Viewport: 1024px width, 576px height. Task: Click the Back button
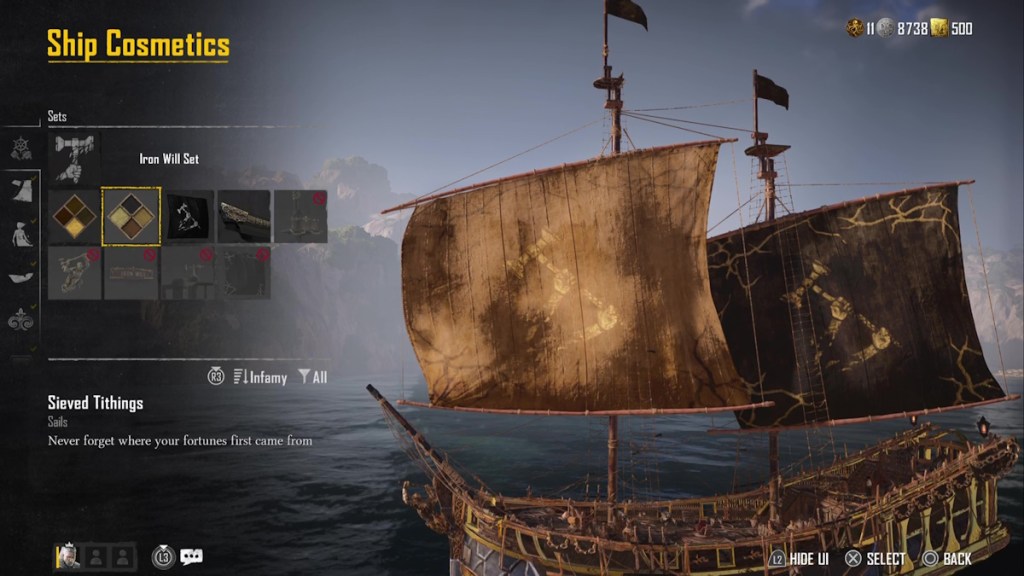click(x=945, y=559)
